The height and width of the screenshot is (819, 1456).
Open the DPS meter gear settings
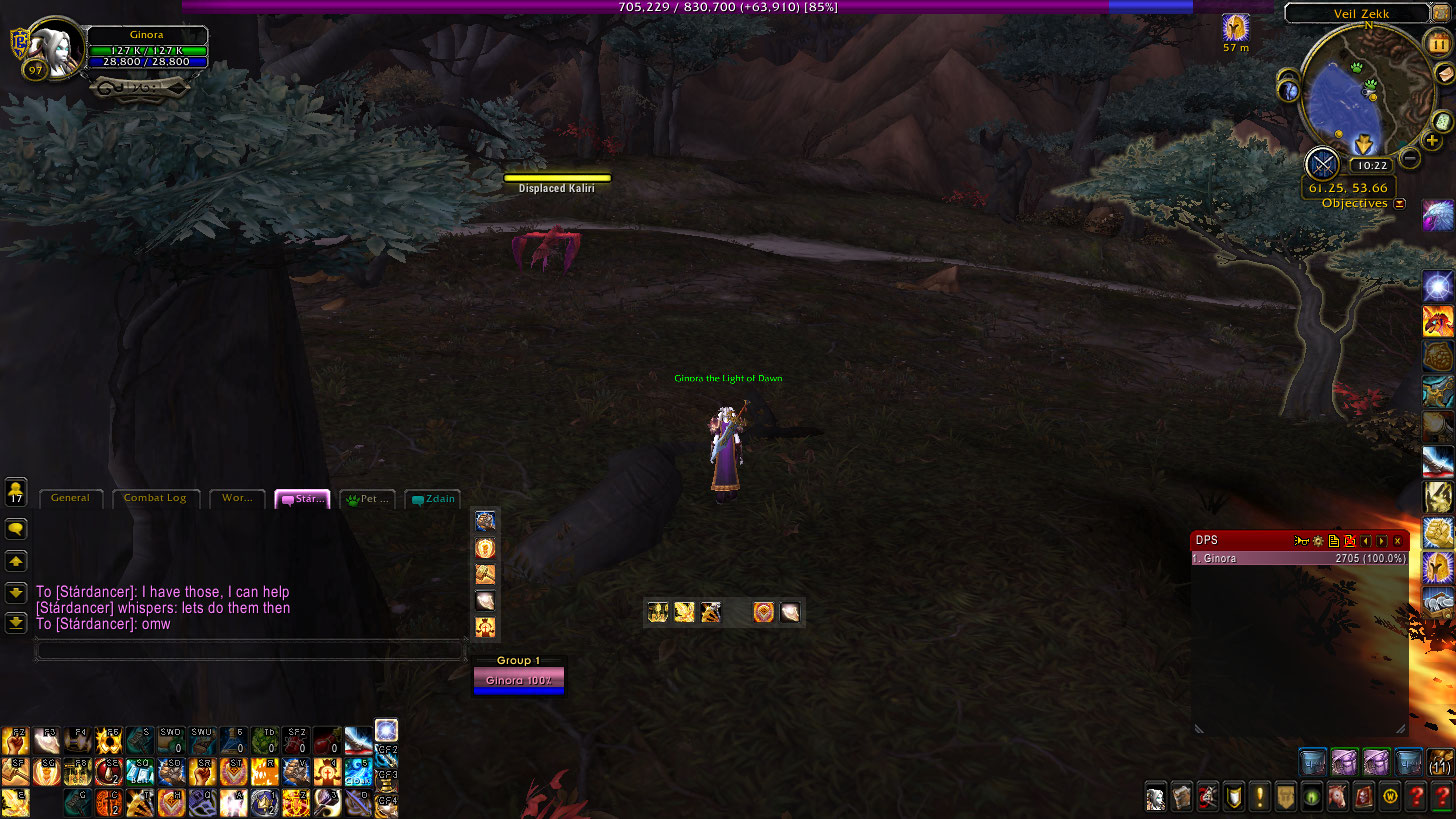point(1317,541)
